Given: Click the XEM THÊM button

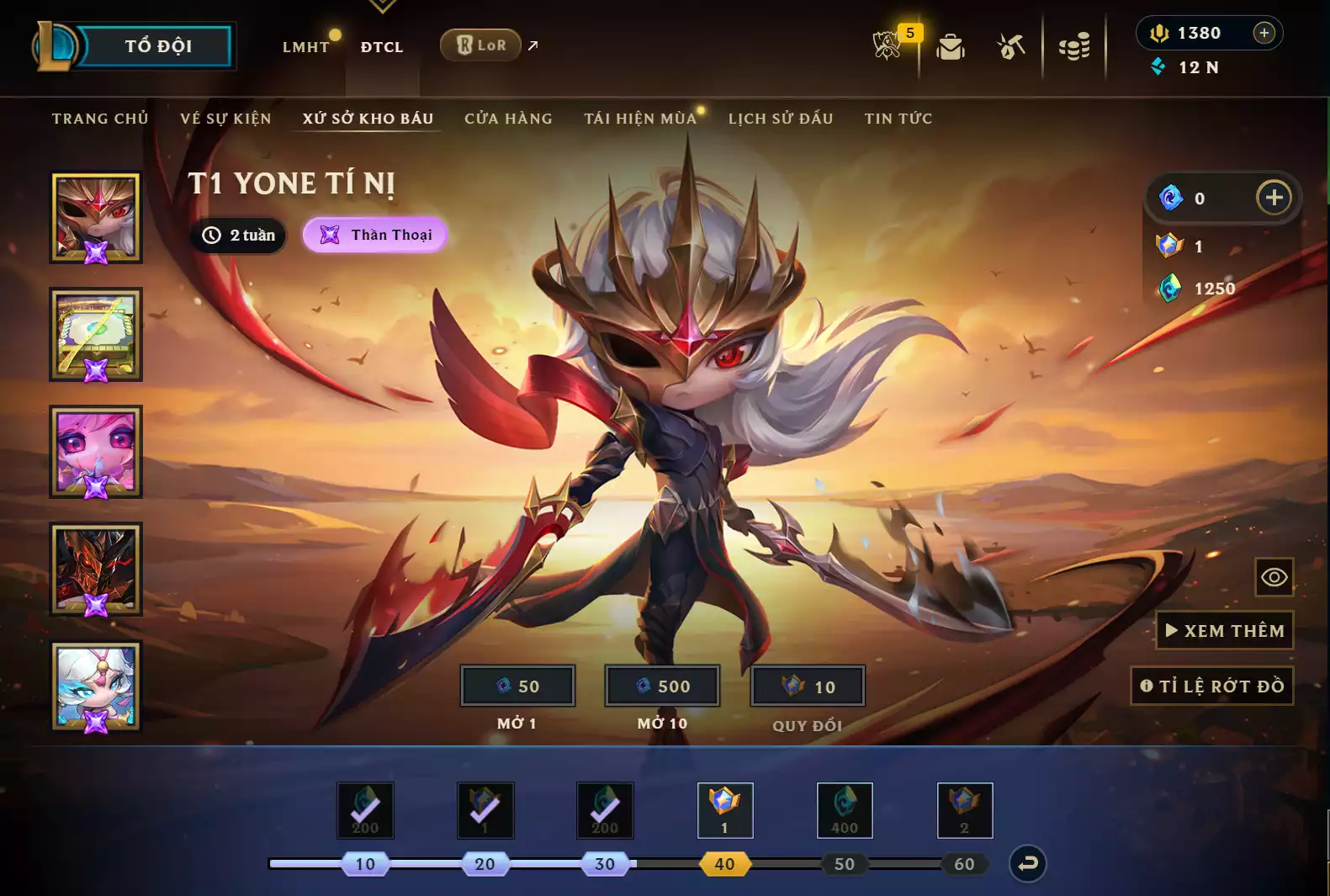Looking at the screenshot, I should click(1224, 630).
